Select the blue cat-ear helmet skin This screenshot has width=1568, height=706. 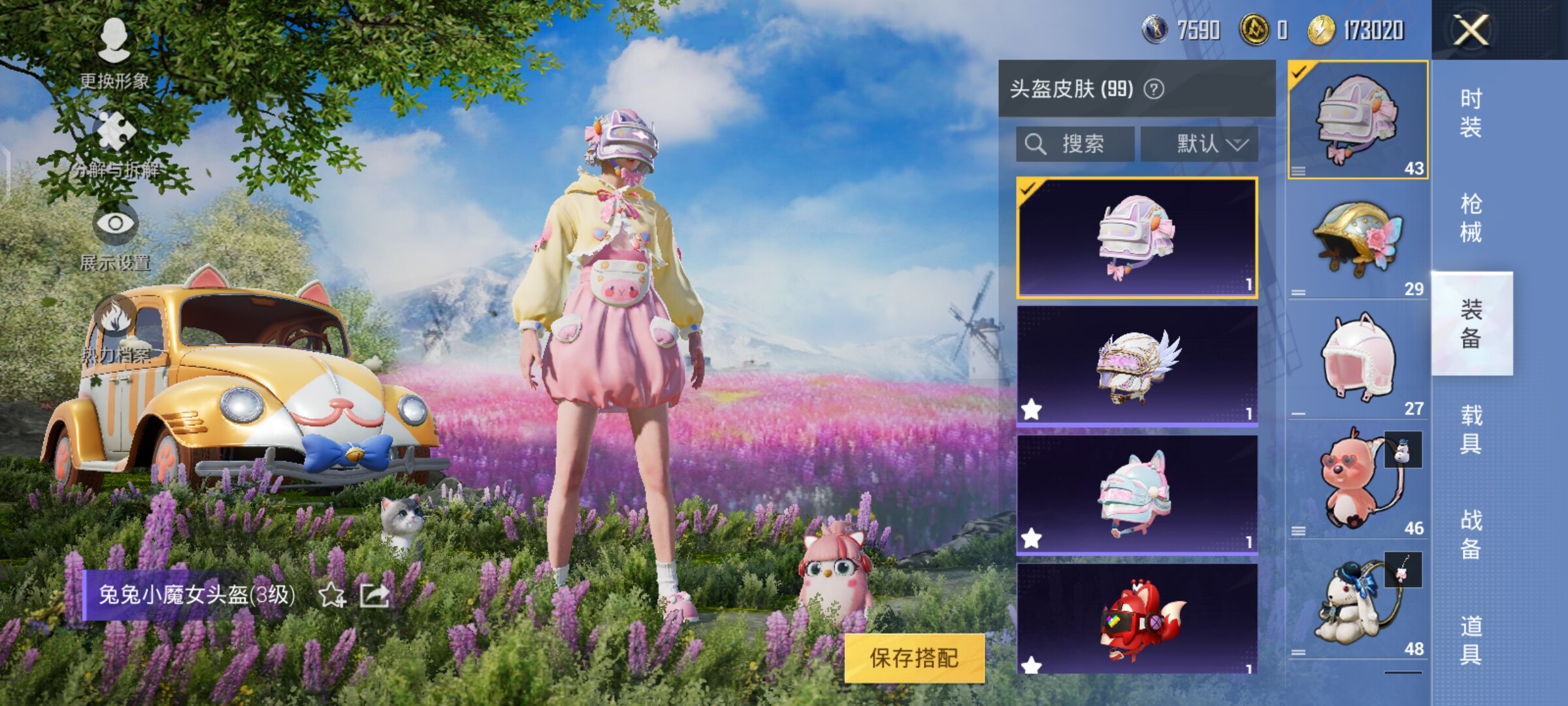pos(1137,495)
